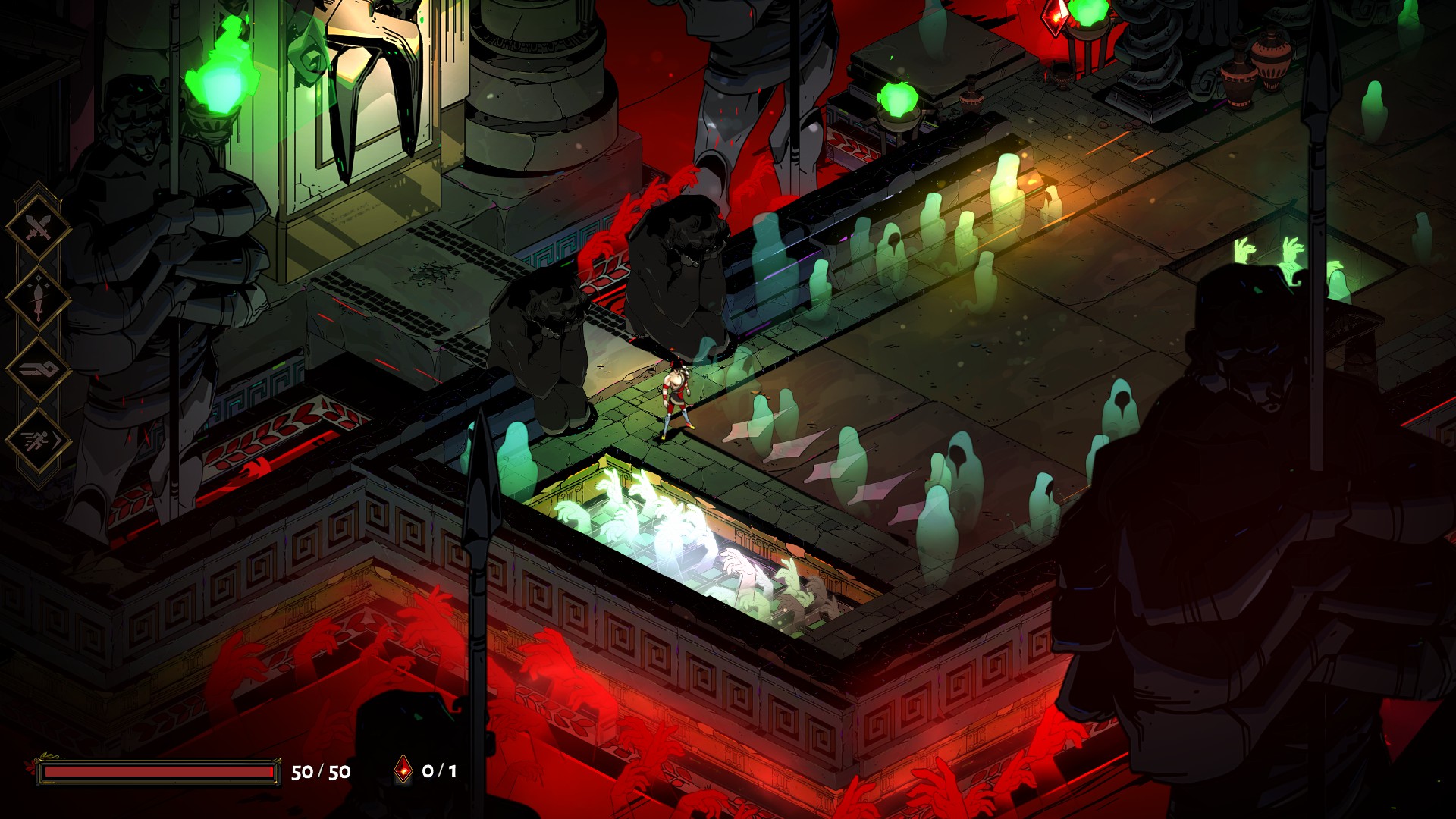
Task: Choose the cast ability slot
Action: coord(38,369)
